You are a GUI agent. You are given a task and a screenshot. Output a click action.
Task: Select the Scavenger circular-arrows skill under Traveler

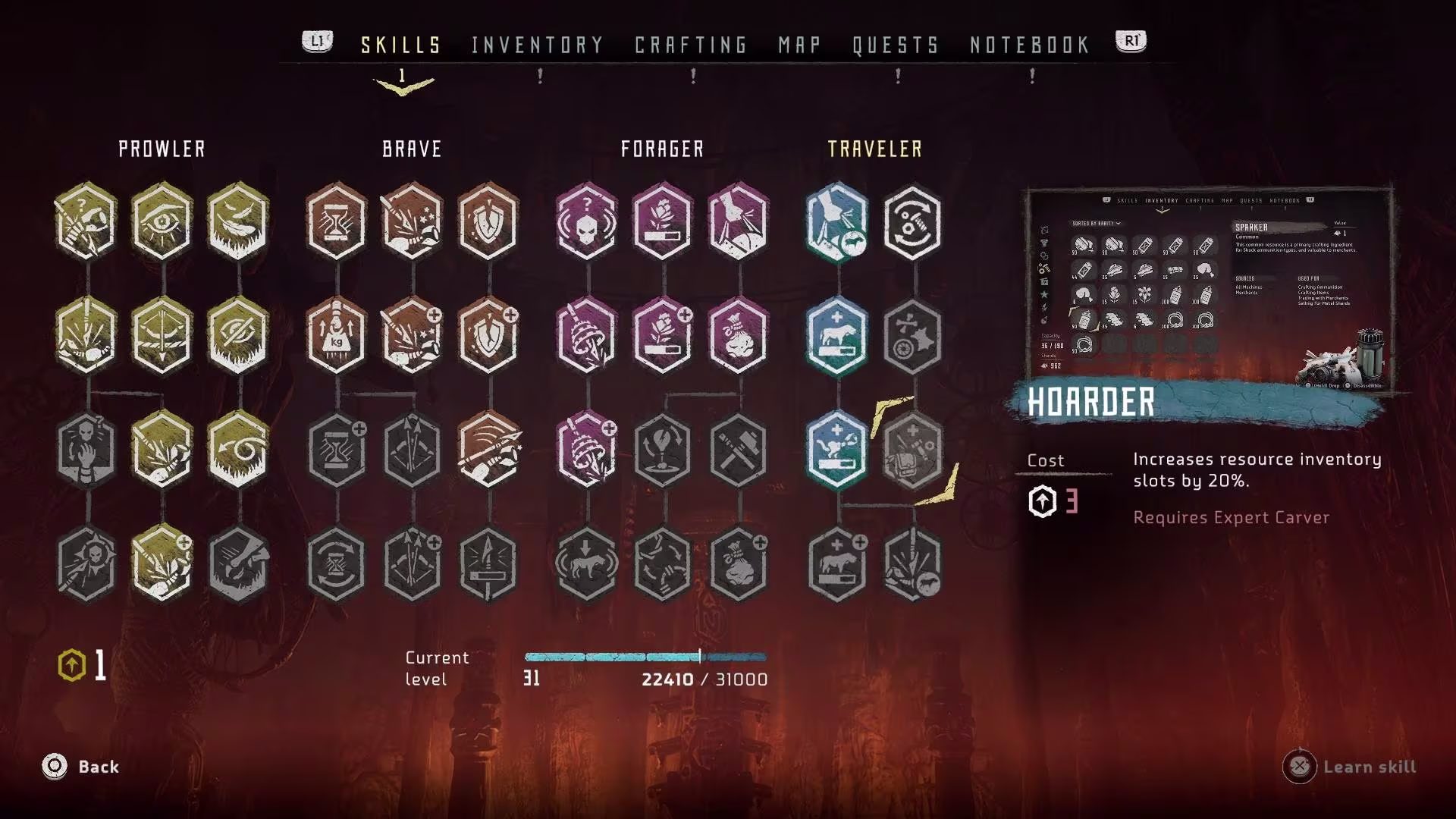click(912, 222)
